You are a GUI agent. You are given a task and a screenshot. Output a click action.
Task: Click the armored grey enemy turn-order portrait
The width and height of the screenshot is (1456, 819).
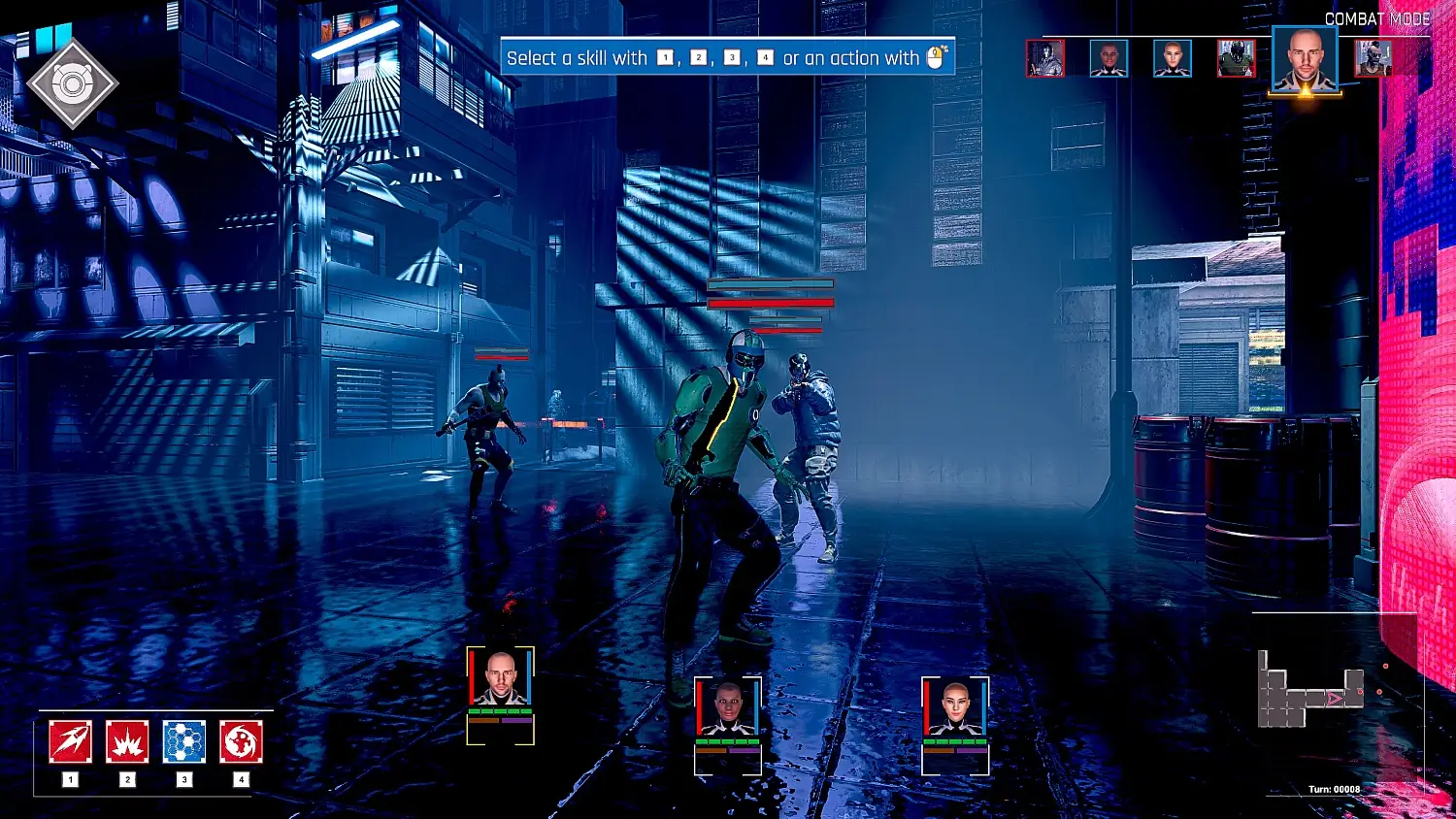[1045, 58]
